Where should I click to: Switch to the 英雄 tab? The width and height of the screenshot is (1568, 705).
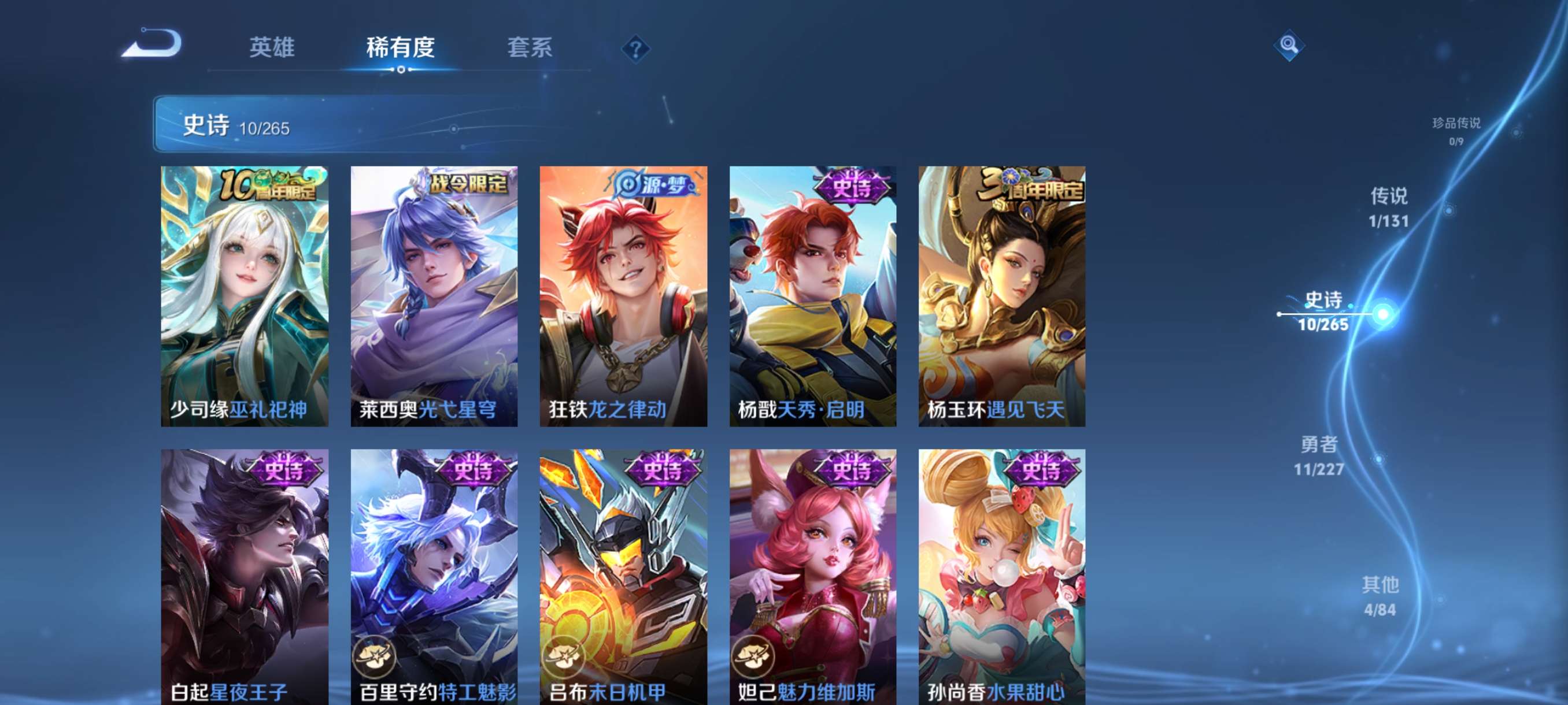pos(271,47)
